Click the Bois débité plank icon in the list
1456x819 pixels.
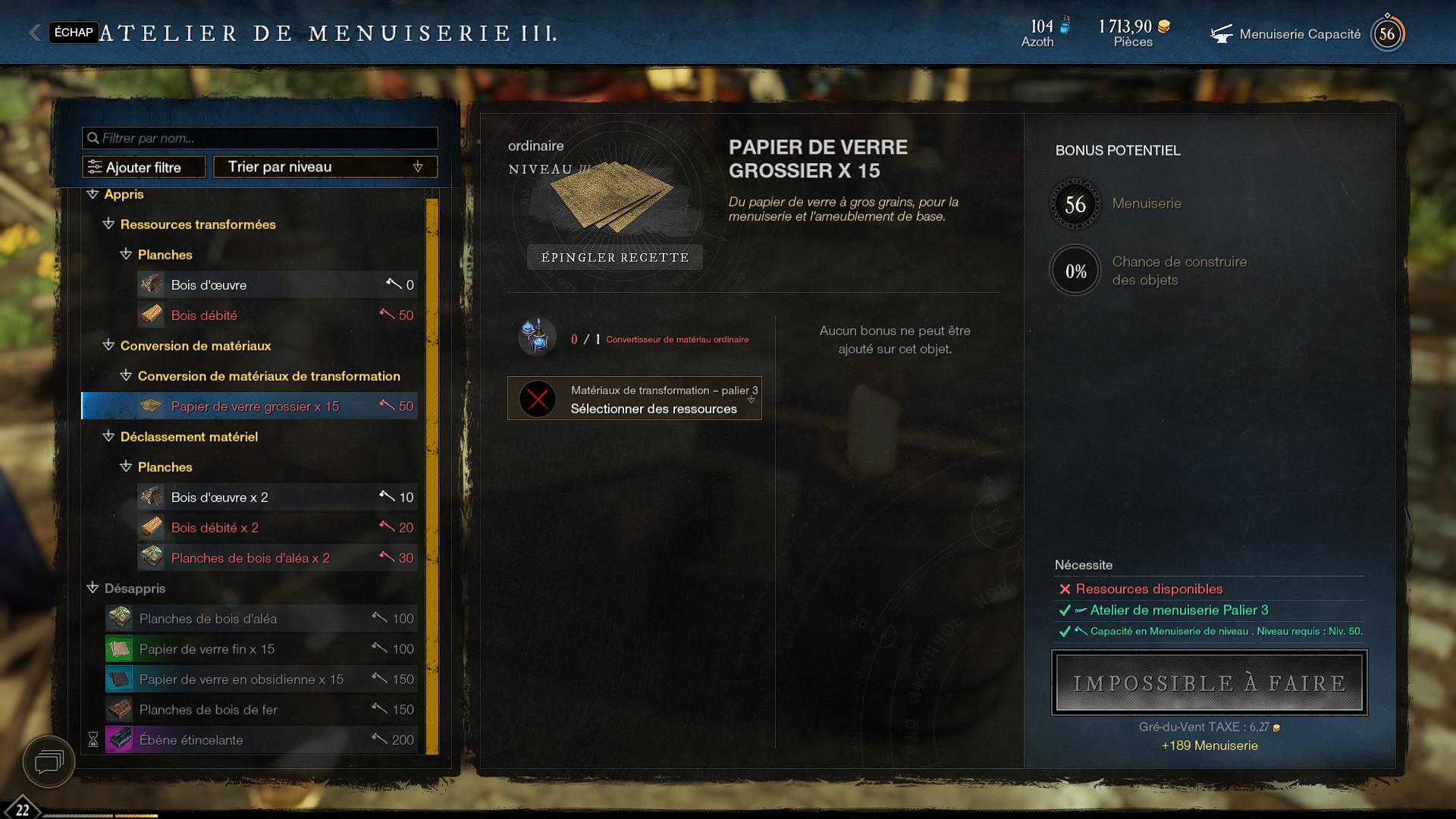[x=151, y=314]
